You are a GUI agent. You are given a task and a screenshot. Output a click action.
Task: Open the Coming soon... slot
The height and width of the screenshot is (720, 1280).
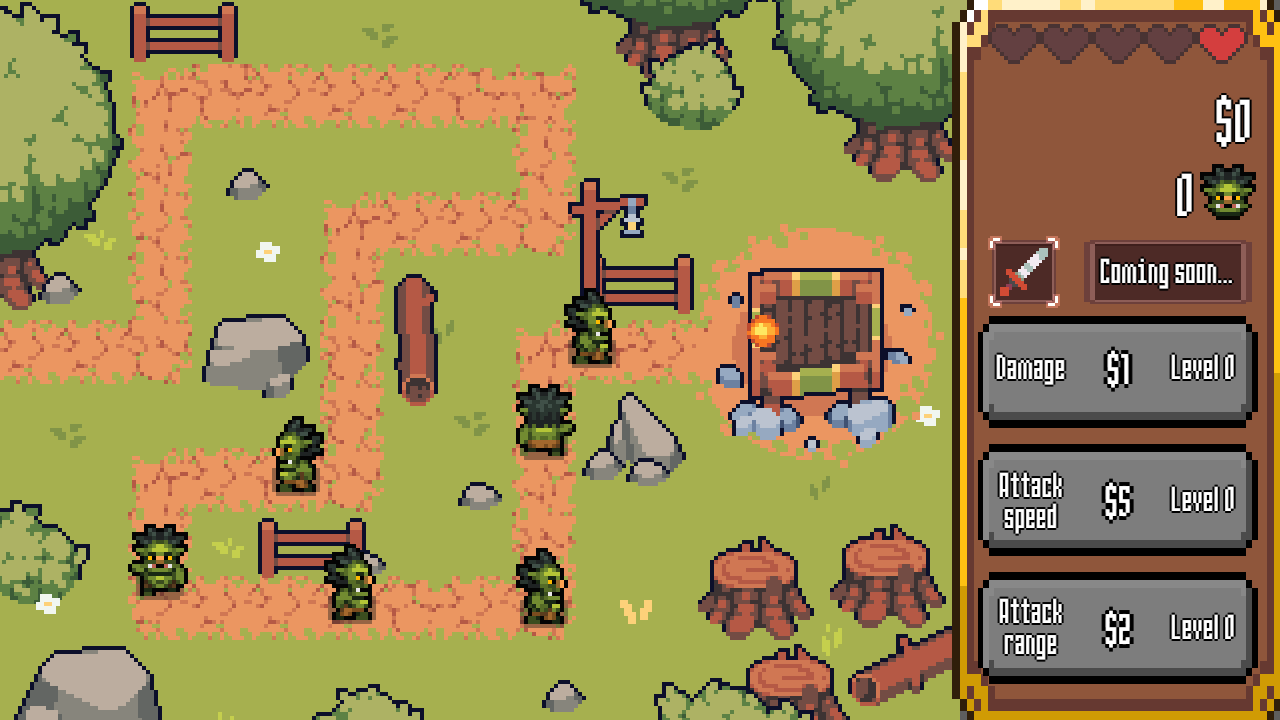[1166, 270]
